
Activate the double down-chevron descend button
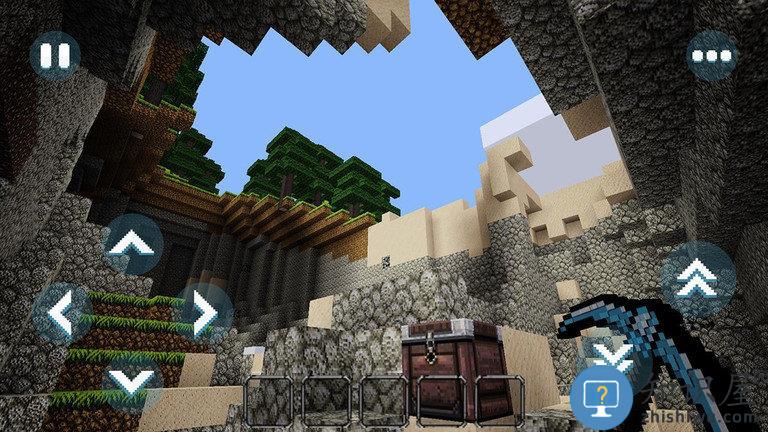coord(610,353)
